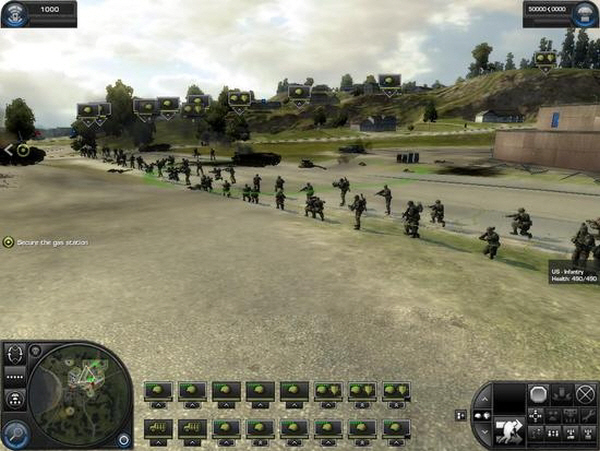This screenshot has height=451, width=600.
Task: Choose the running soldier move command
Action: point(508,430)
